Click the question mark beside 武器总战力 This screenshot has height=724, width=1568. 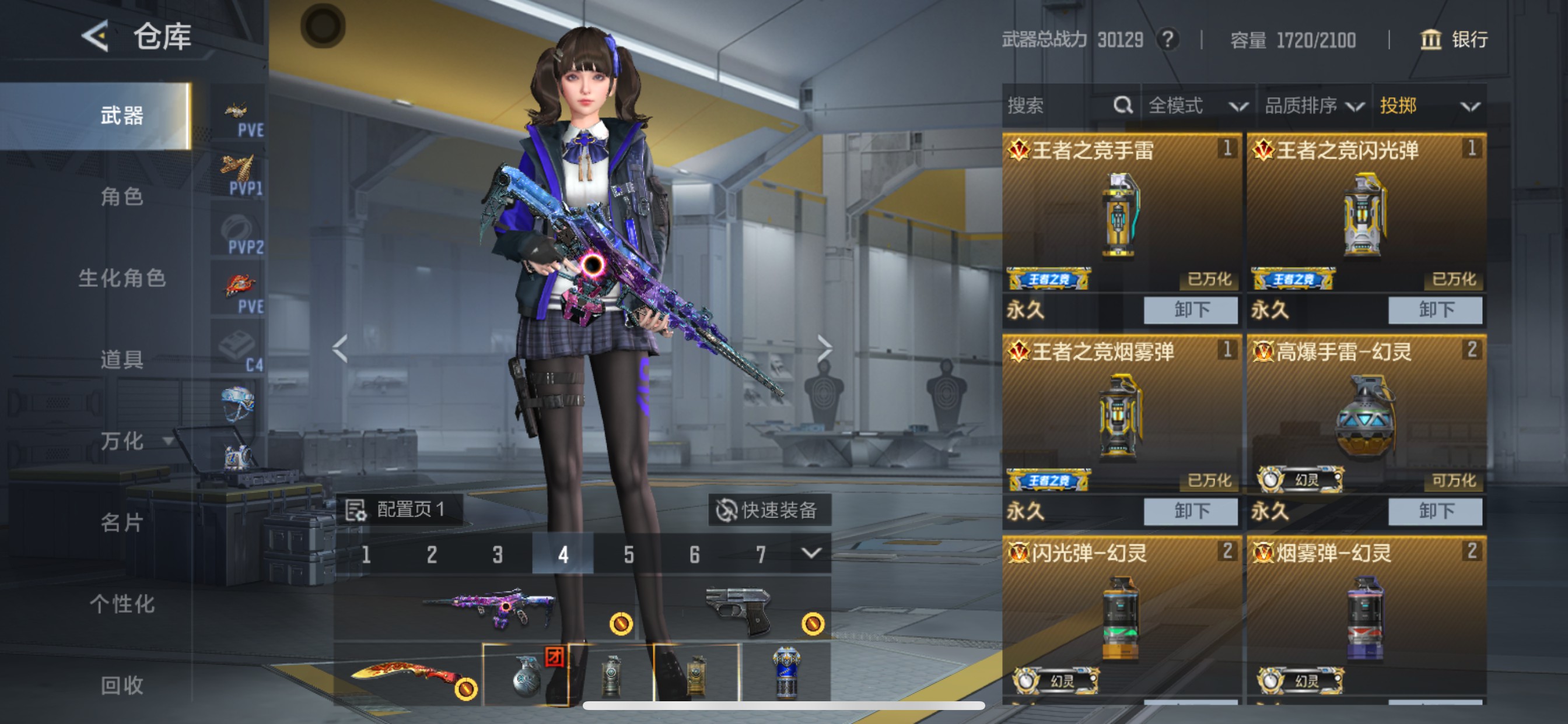(1168, 39)
